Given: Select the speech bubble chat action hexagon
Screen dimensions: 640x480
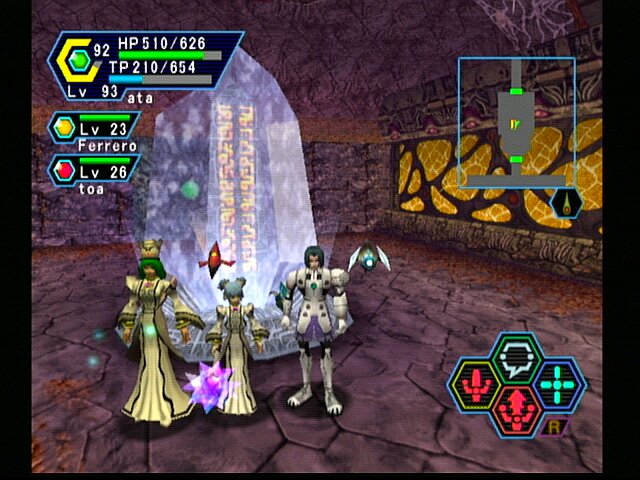Looking at the screenshot, I should (518, 355).
